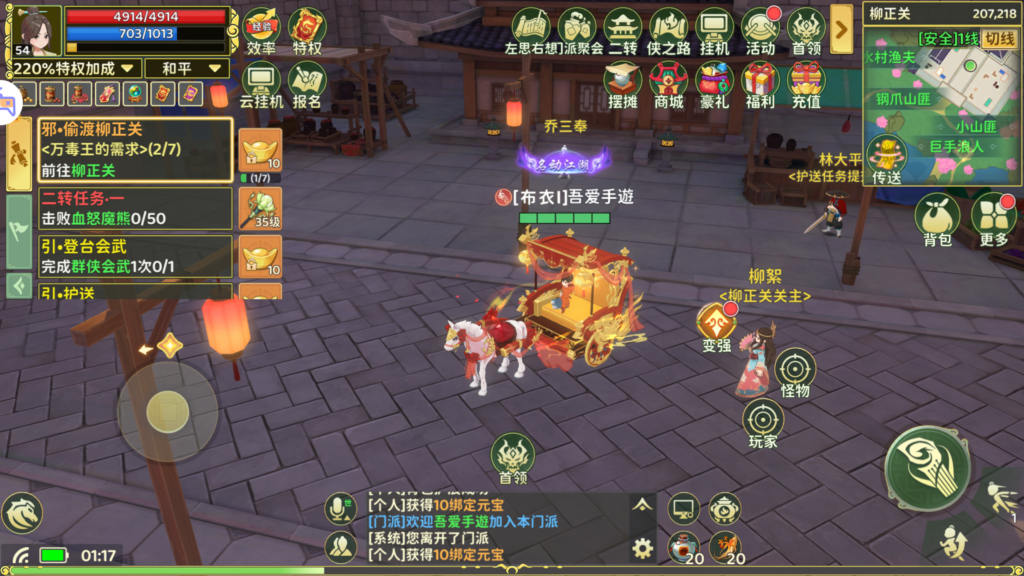Open the 特权 privileges icon
1024x576 pixels.
pyautogui.click(x=307, y=30)
